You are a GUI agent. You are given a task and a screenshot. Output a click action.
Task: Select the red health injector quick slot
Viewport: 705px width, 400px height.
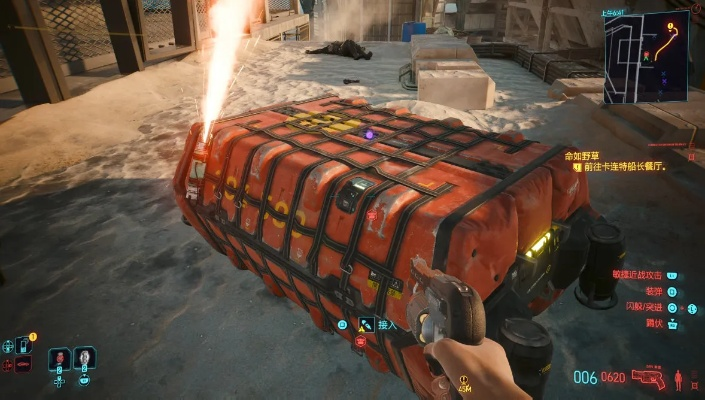point(58,357)
